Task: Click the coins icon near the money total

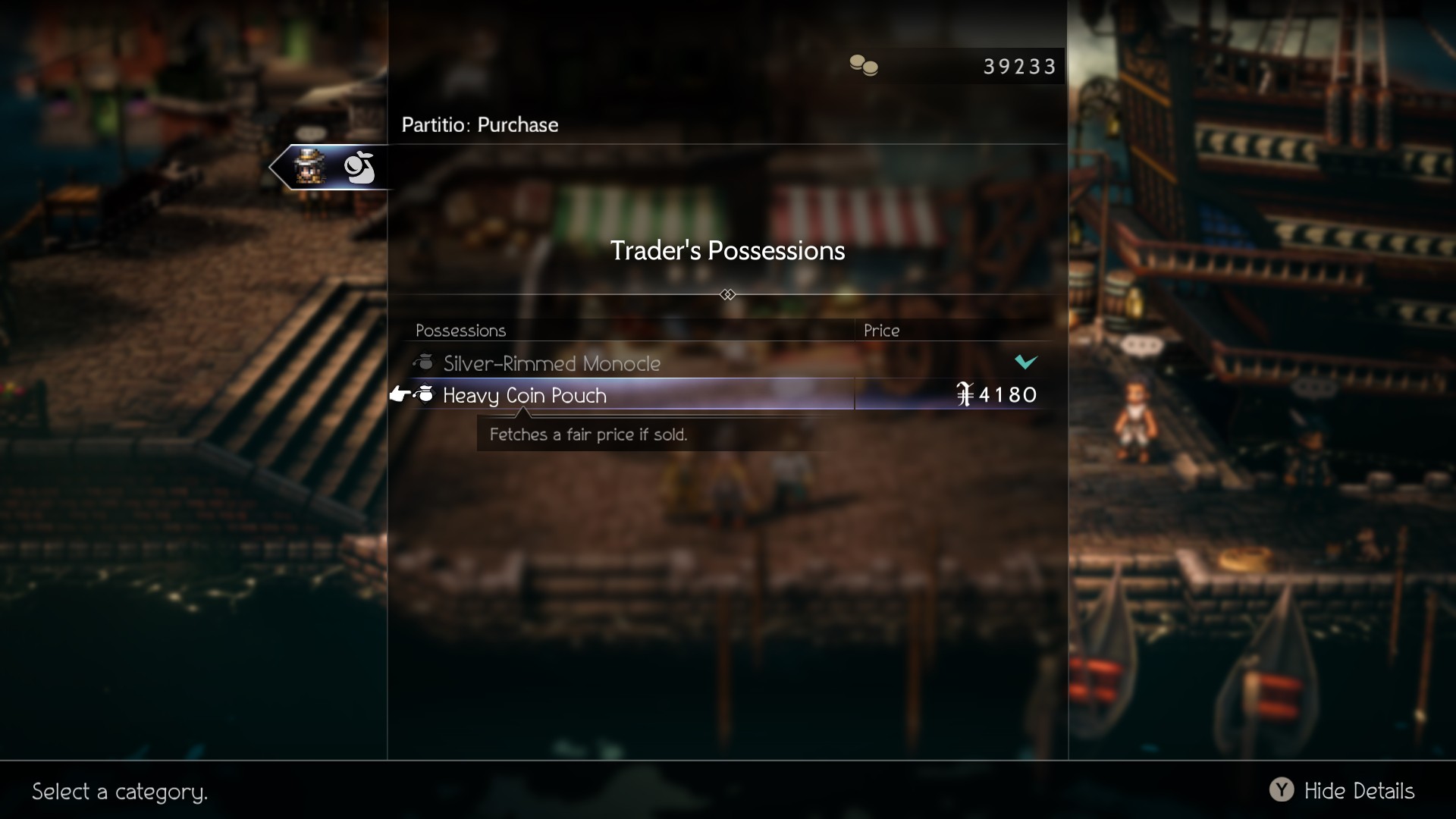Action: coord(864,65)
